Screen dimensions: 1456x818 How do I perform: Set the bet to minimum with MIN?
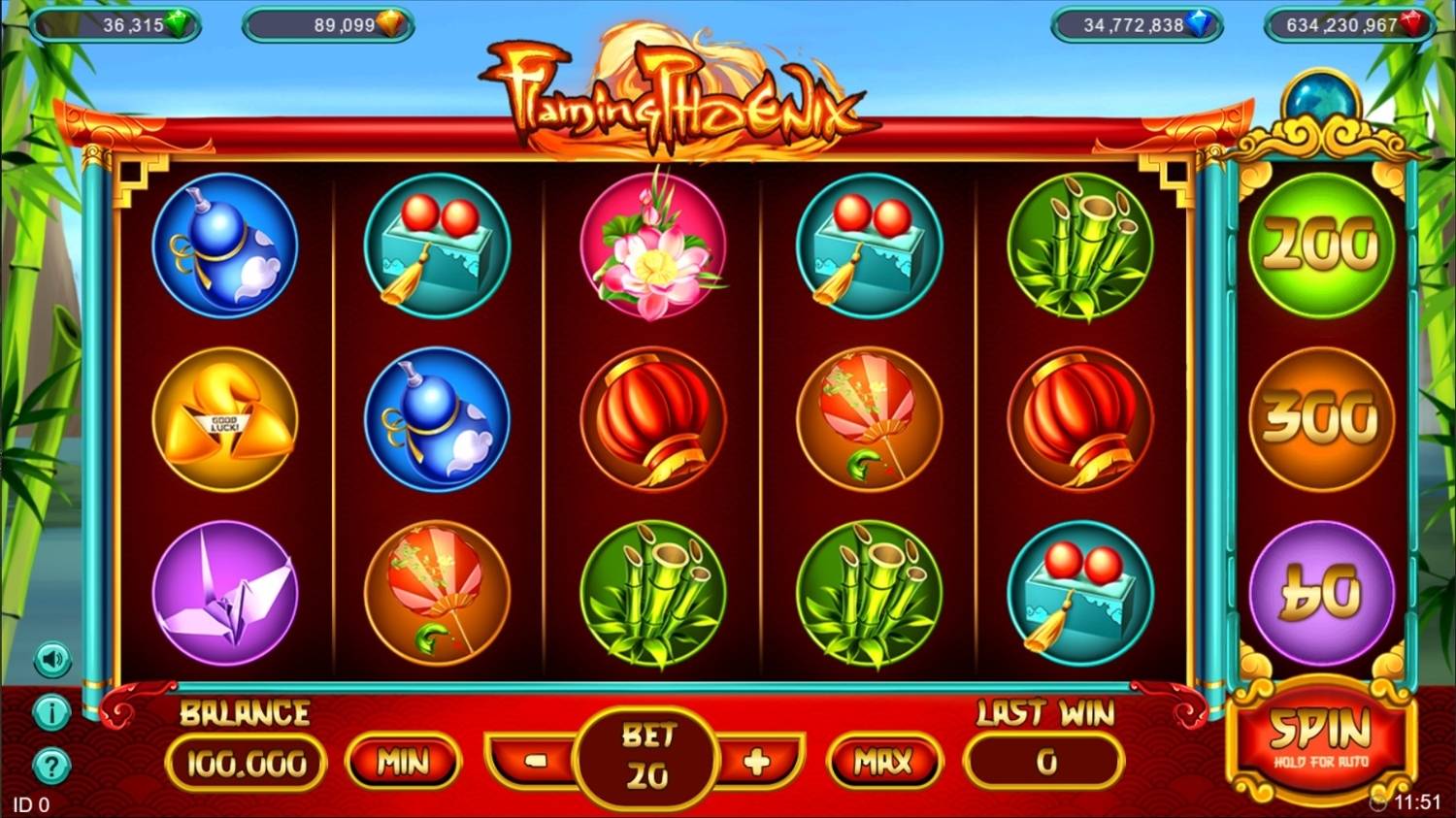[x=403, y=762]
